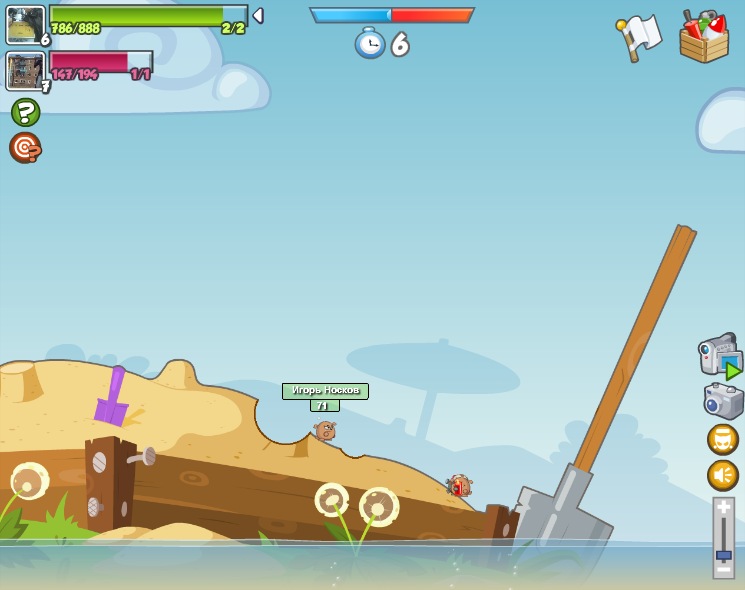Collapse the team health panel arrow
745x590 pixels.
coord(258,16)
